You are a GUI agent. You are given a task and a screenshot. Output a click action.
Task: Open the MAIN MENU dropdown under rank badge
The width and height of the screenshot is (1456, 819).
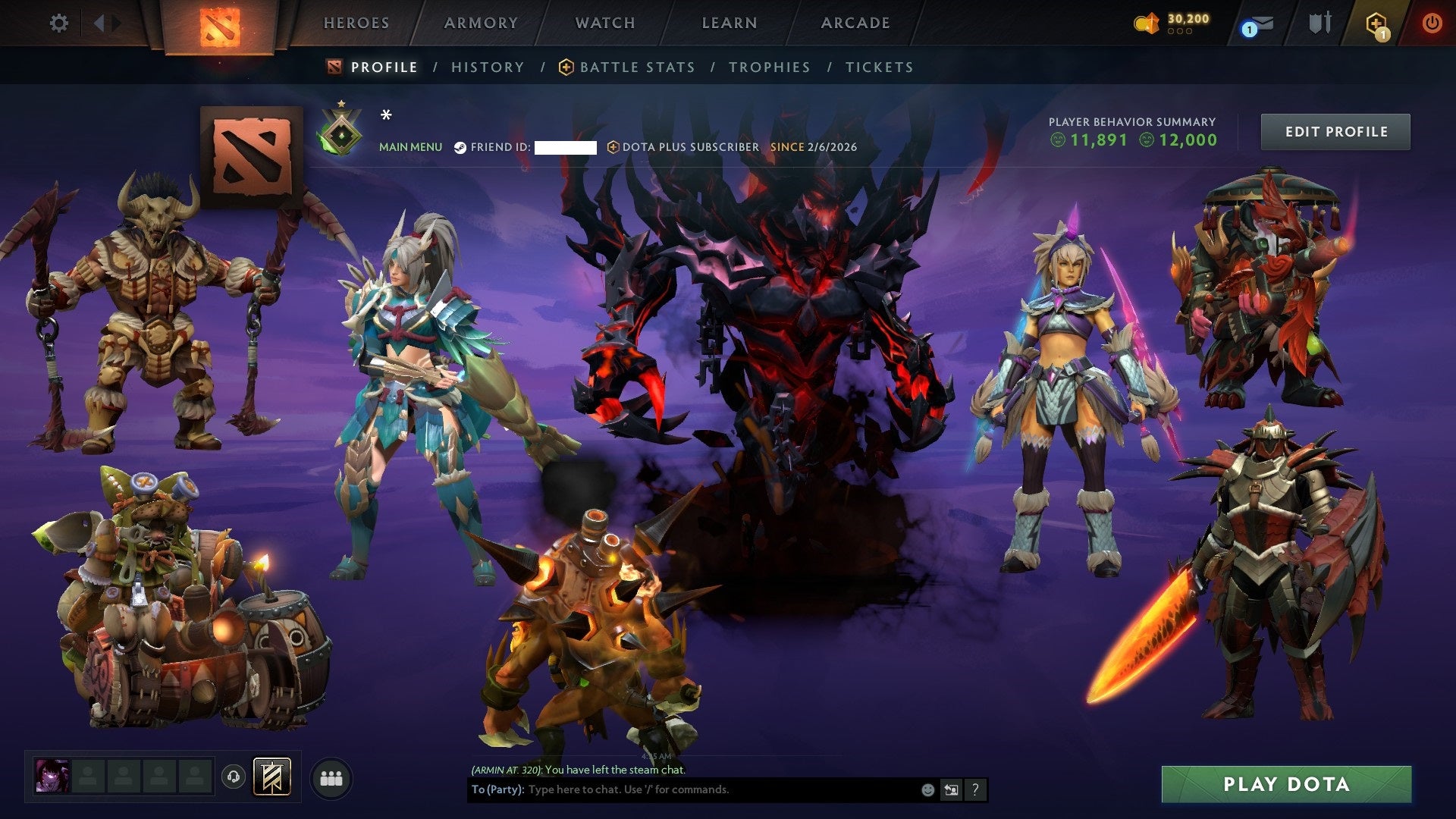coord(411,147)
